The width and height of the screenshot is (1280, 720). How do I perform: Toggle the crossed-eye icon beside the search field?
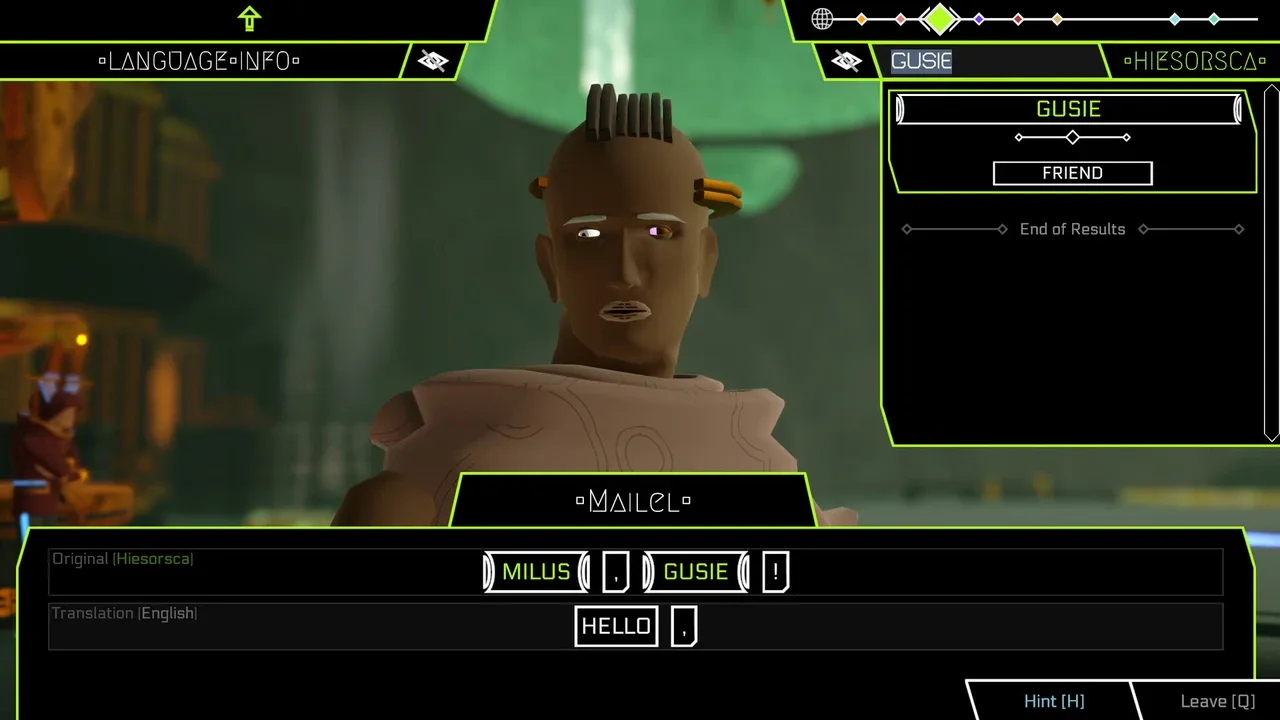coord(846,61)
